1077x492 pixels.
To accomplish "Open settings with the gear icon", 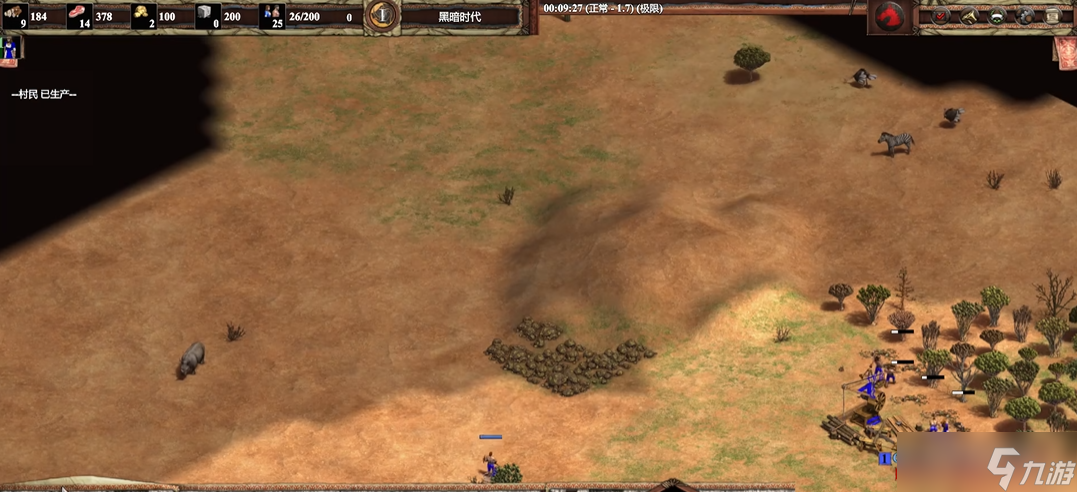I will tap(1026, 16).
